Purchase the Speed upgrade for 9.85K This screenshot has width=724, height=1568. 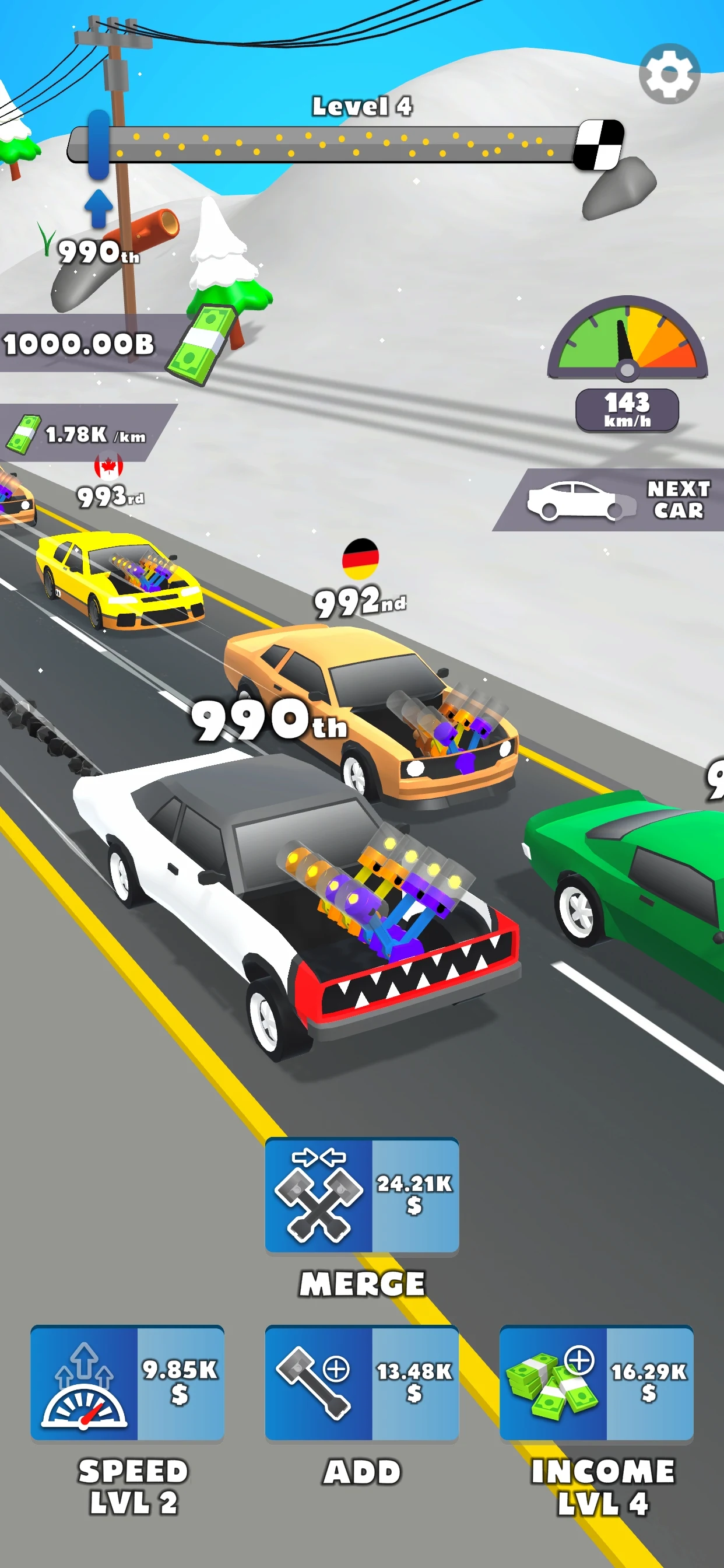click(x=127, y=1382)
